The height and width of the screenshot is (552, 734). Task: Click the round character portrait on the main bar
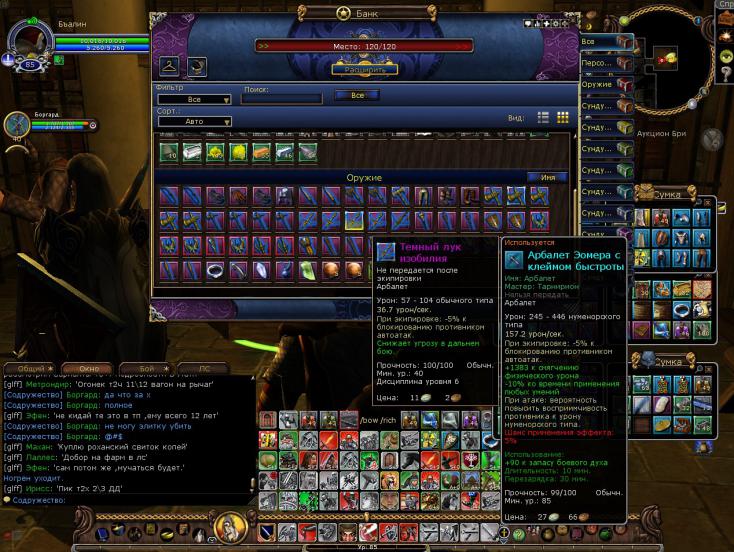pyautogui.click(x=228, y=527)
